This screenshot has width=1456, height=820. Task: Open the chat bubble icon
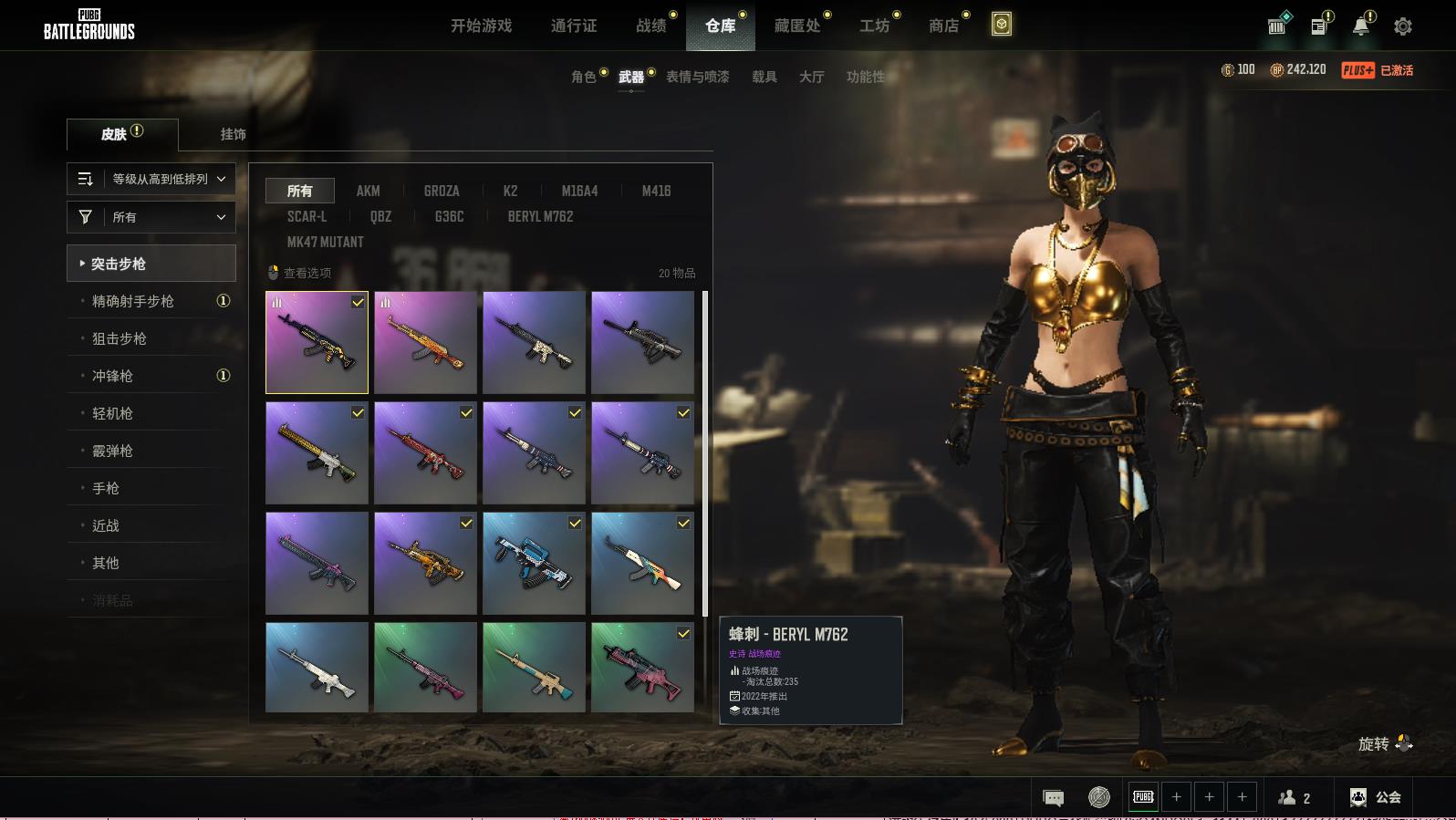[1053, 798]
